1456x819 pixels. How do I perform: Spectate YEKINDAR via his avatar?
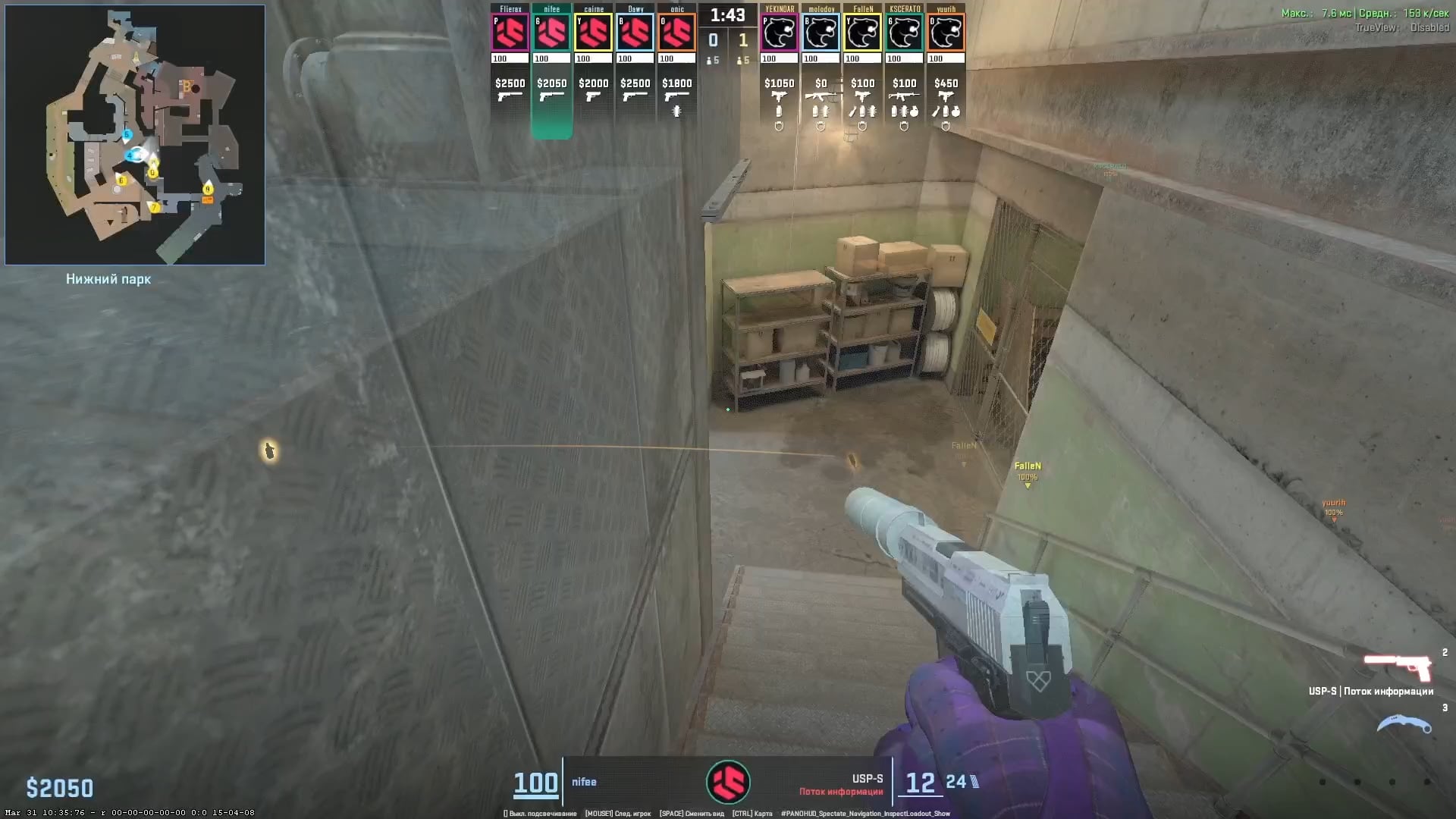(780, 33)
